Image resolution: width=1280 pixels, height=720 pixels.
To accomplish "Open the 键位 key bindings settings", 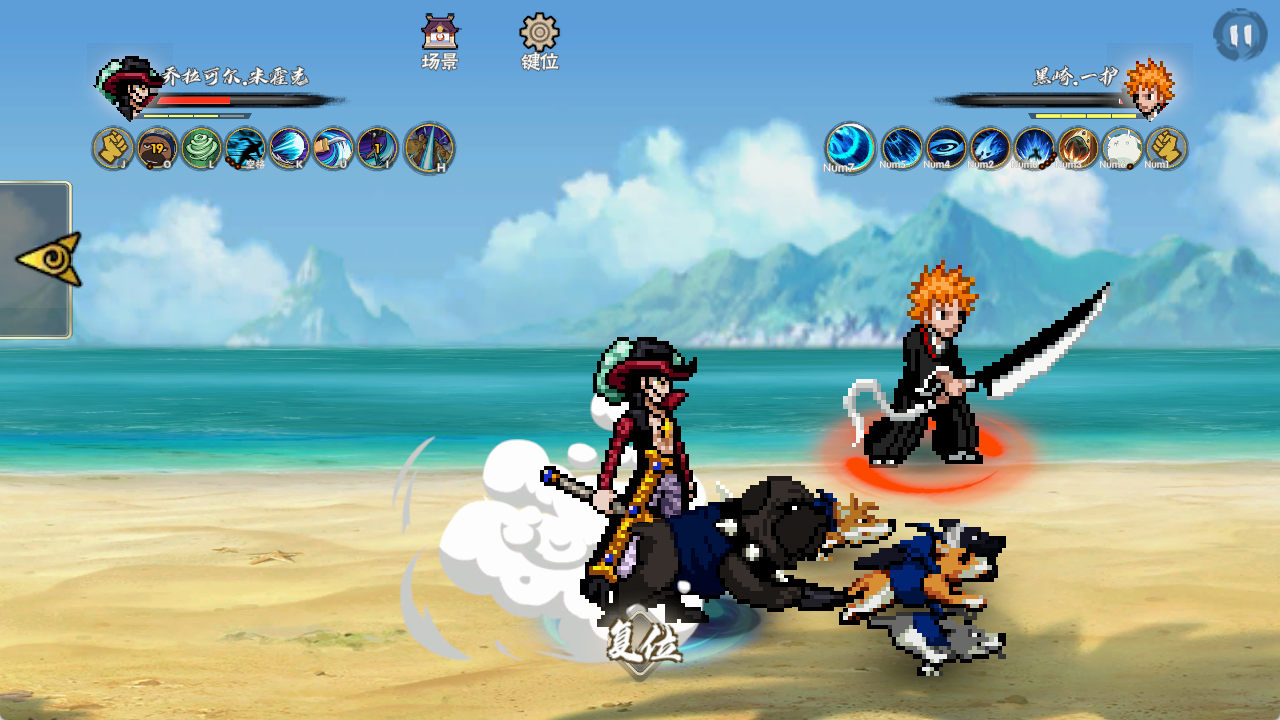I will click(539, 42).
